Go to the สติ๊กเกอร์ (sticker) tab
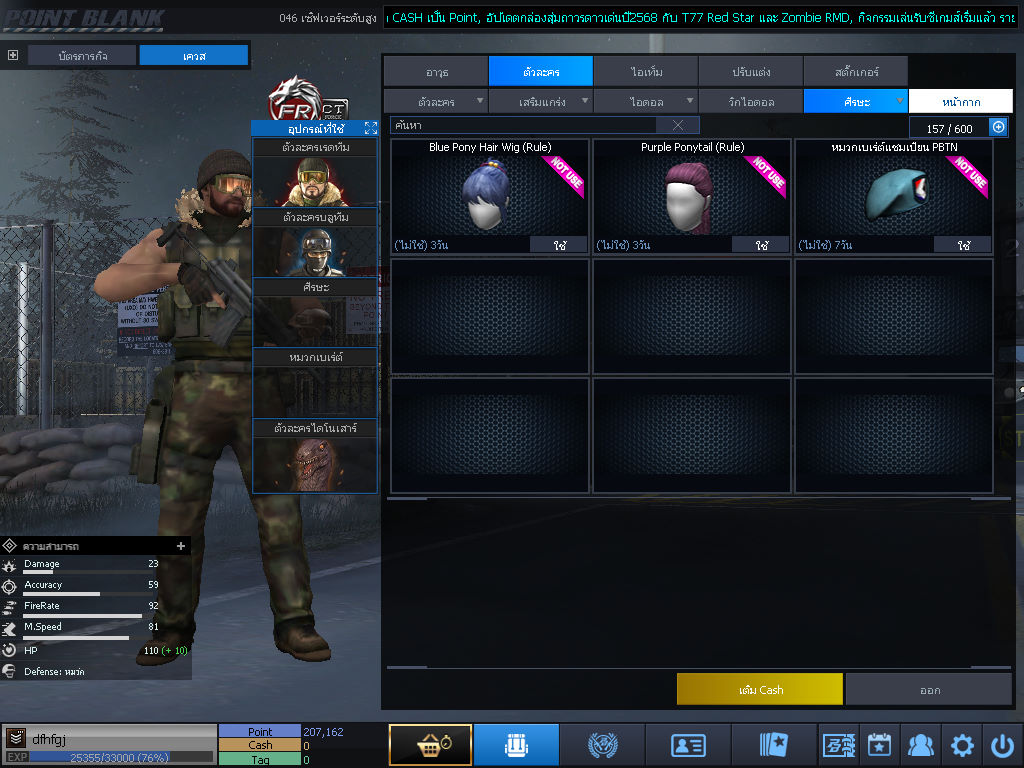This screenshot has height=768, width=1024. pos(855,71)
